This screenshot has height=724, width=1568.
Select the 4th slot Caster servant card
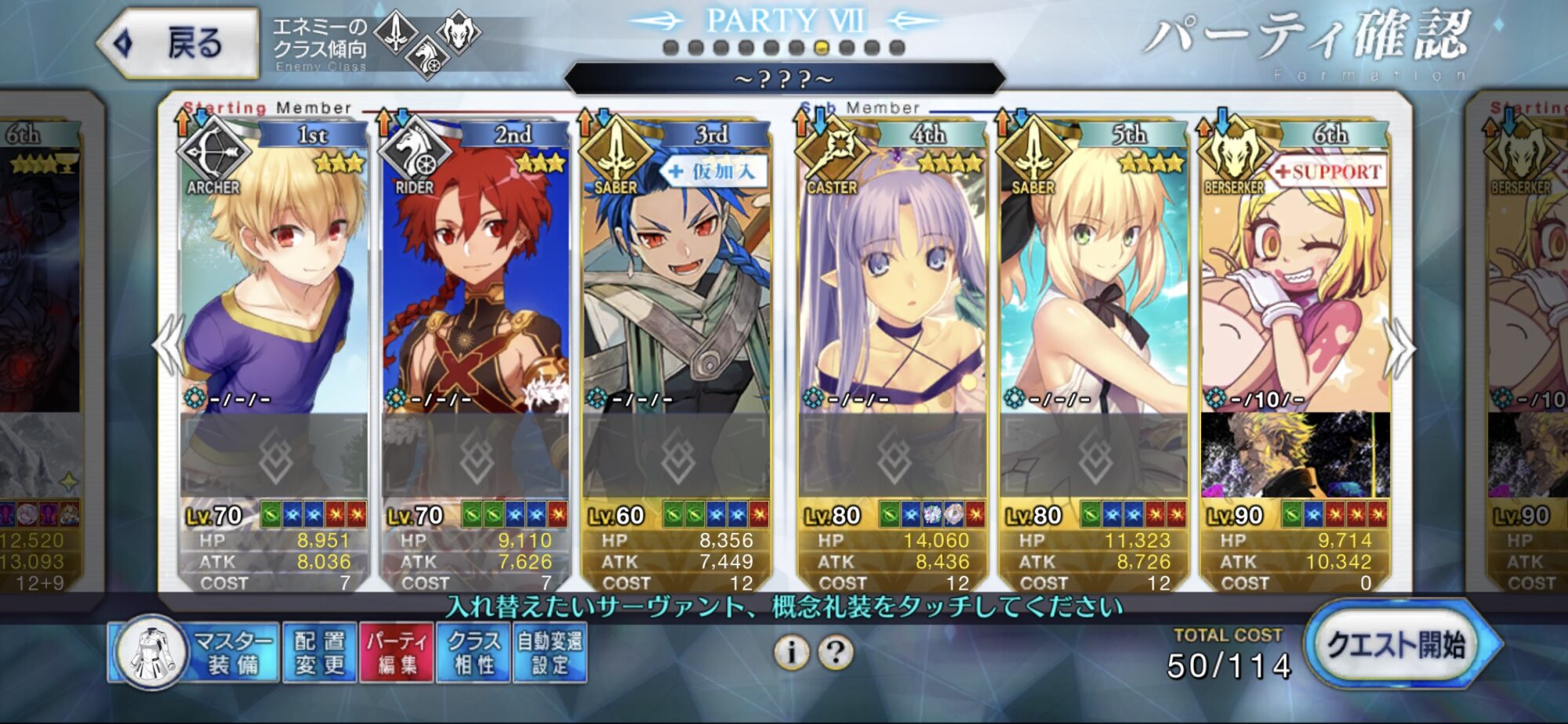[892, 282]
